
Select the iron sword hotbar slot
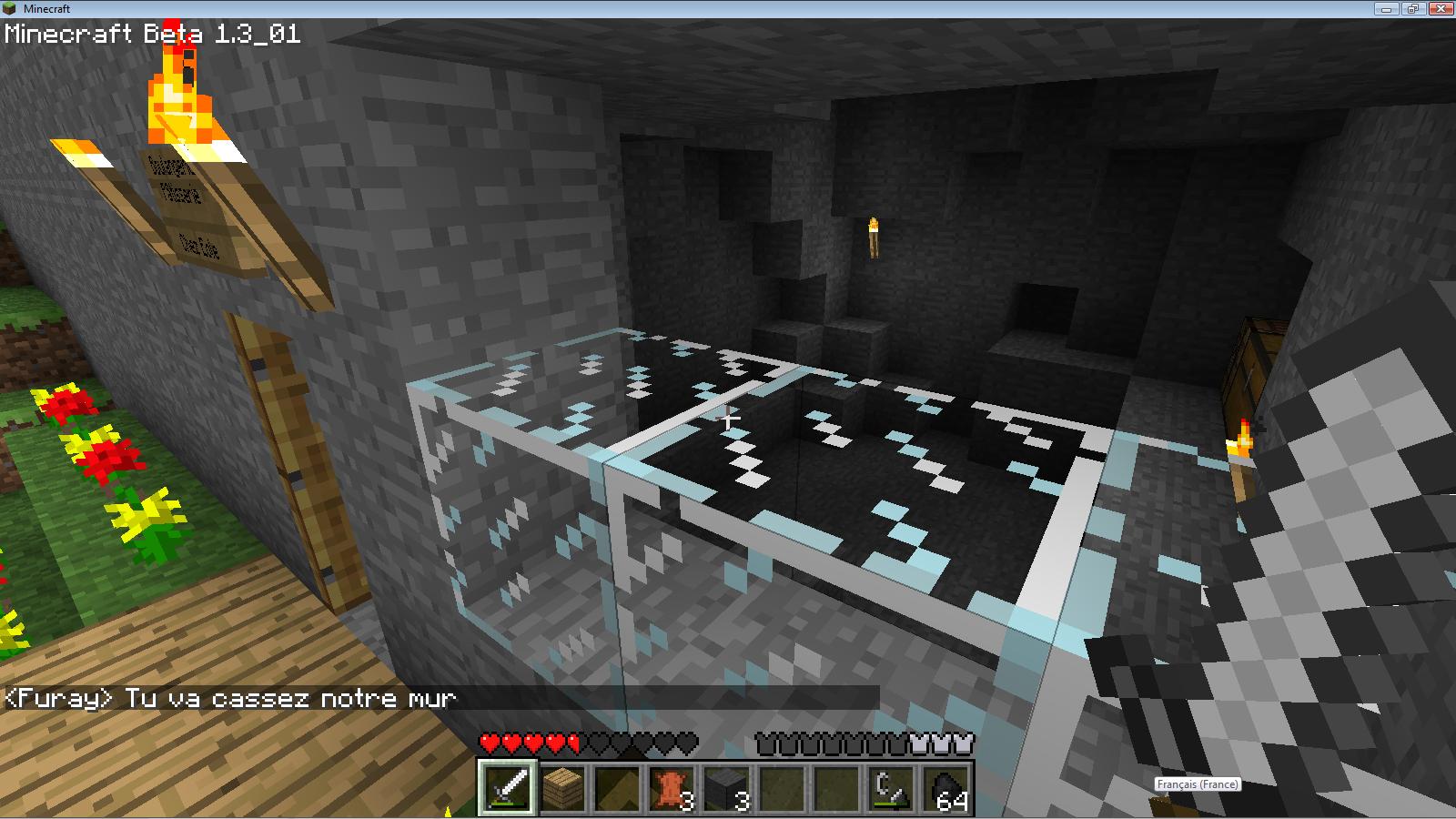point(508,787)
